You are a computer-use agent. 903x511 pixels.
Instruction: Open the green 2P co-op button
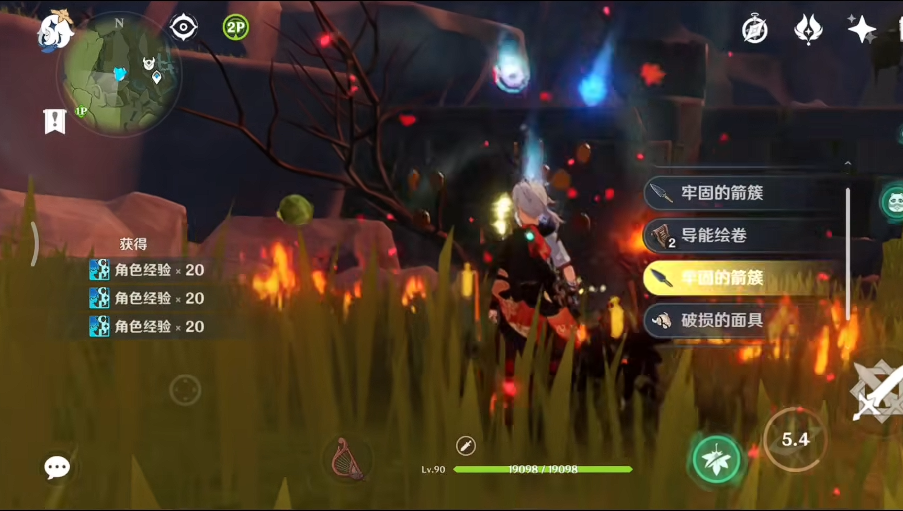(236, 28)
